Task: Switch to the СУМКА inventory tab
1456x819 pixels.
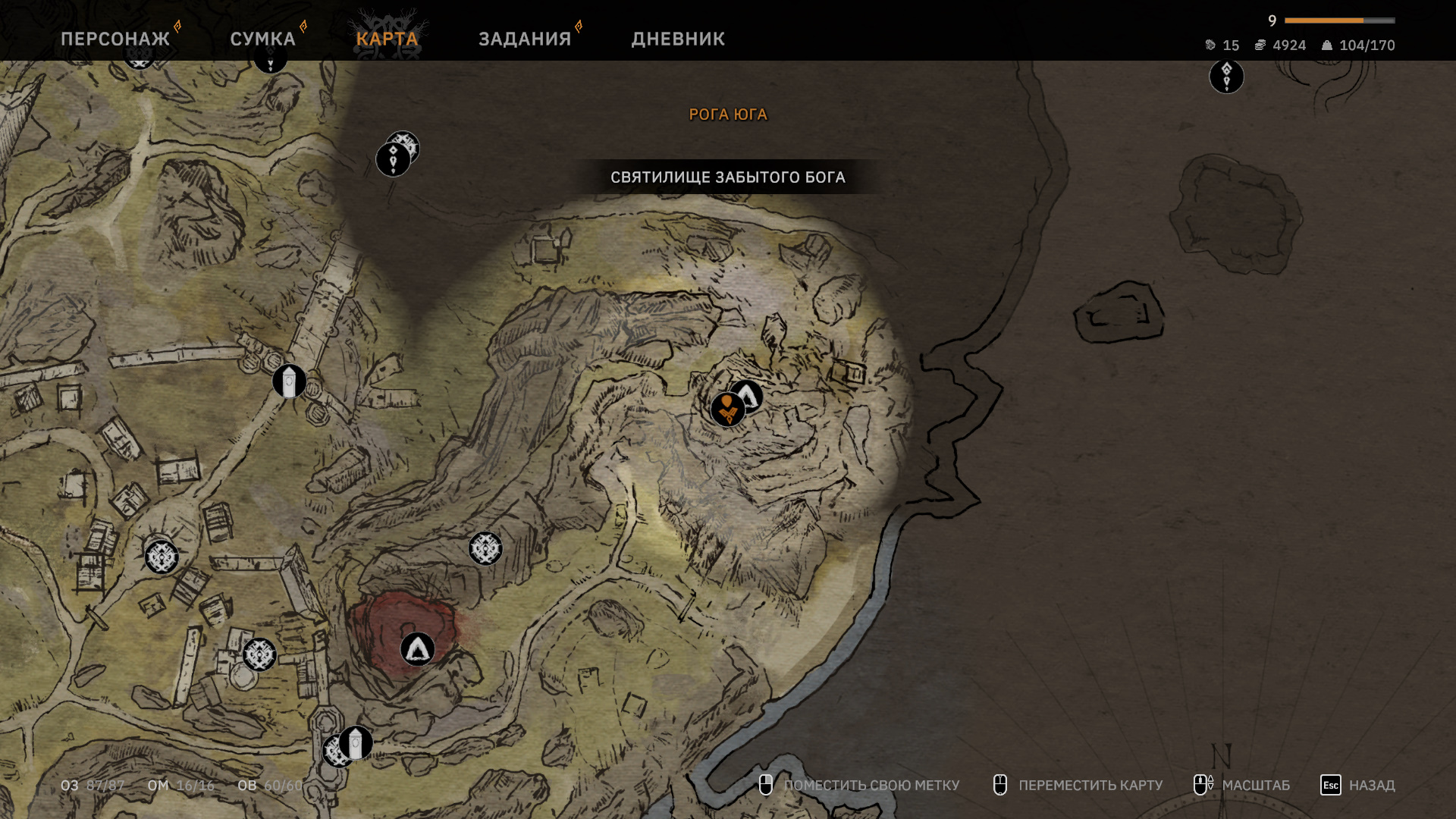Action: point(262,39)
